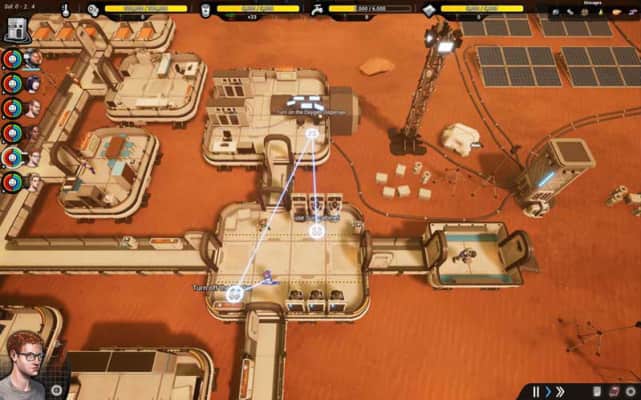Switch to fast-forward speed
This screenshot has height=400, width=641.
coord(561,391)
